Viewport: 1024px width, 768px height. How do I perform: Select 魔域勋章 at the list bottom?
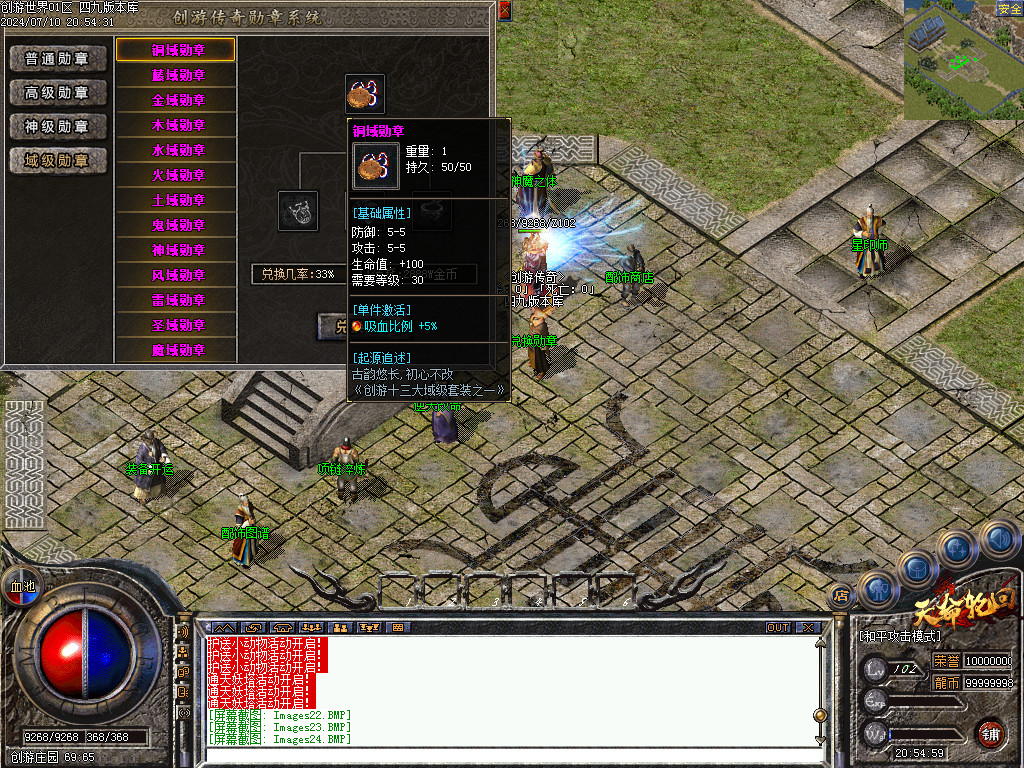[177, 350]
